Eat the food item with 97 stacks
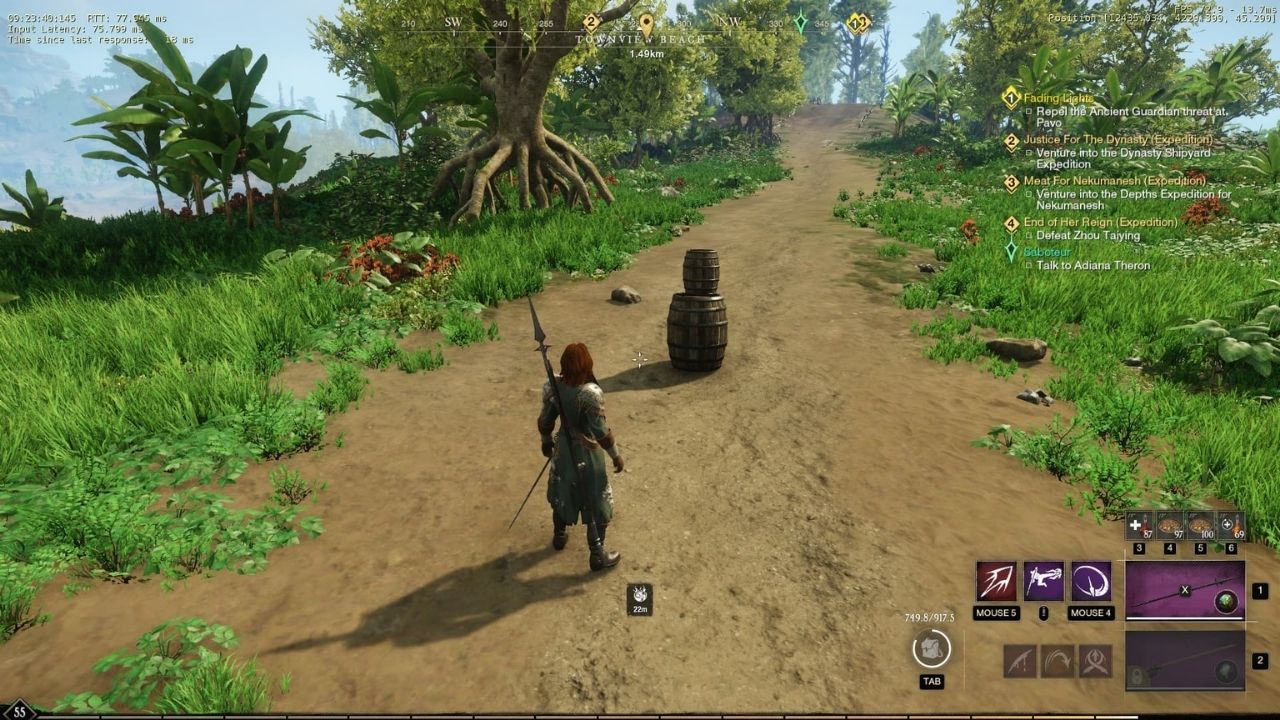The height and width of the screenshot is (720, 1280). (1169, 525)
